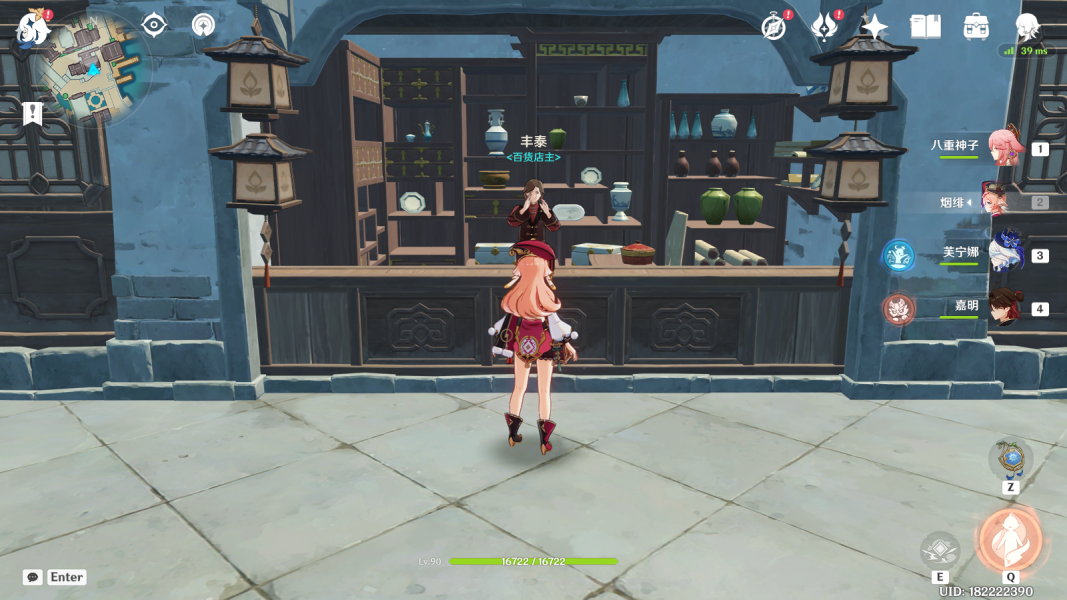1067x600 pixels.
Task: Switch to party member 嘉明
Action: 1004,307
